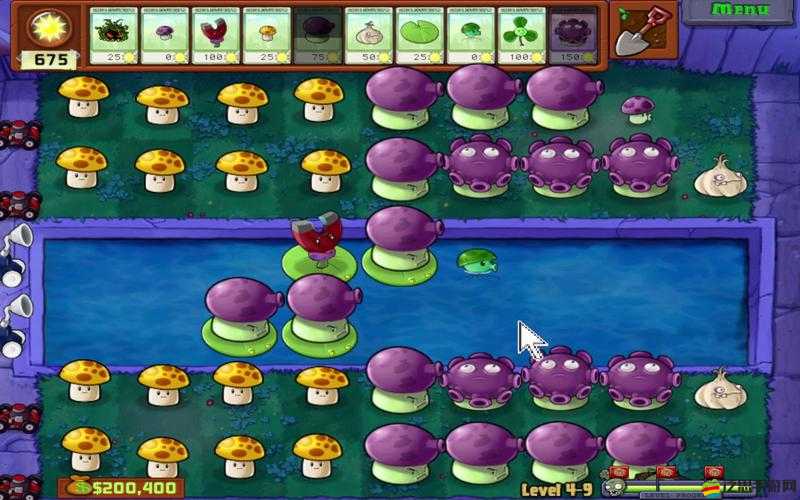Choose the purple Puff-shroom seed packet

(x=166, y=36)
